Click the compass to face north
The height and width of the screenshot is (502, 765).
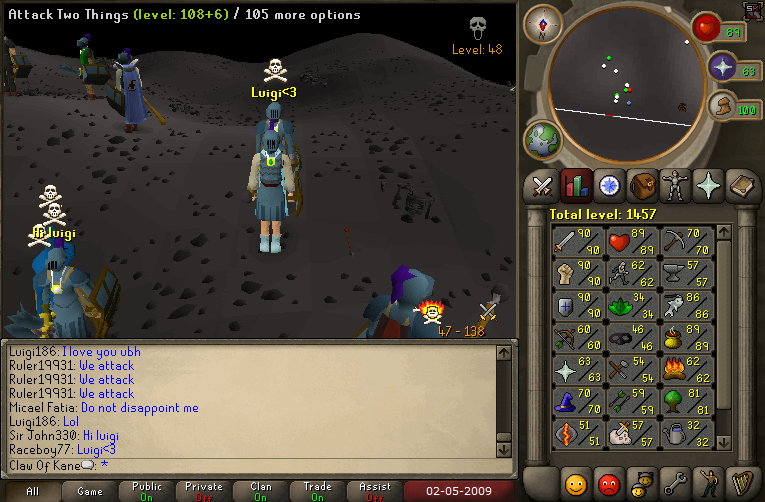tap(542, 23)
